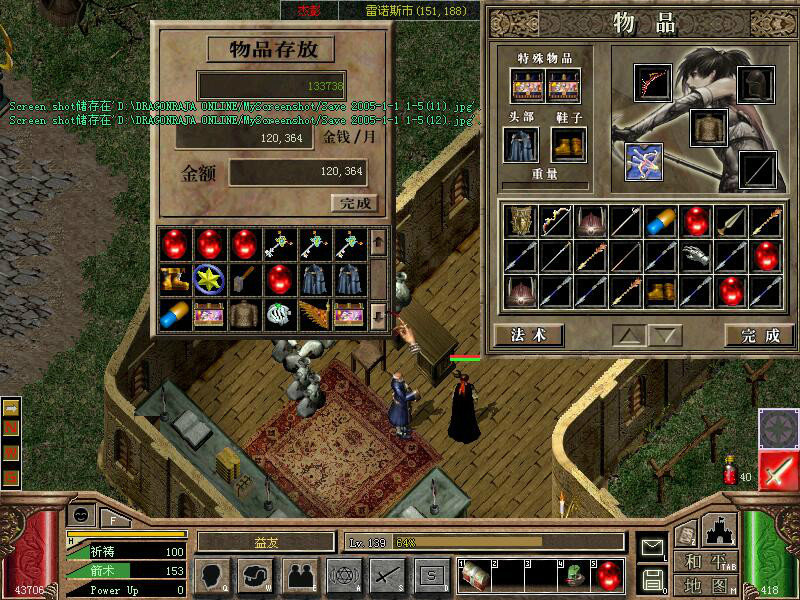Select the equipped body armor slot
Image resolution: width=800 pixels, height=600 pixels.
708,127
